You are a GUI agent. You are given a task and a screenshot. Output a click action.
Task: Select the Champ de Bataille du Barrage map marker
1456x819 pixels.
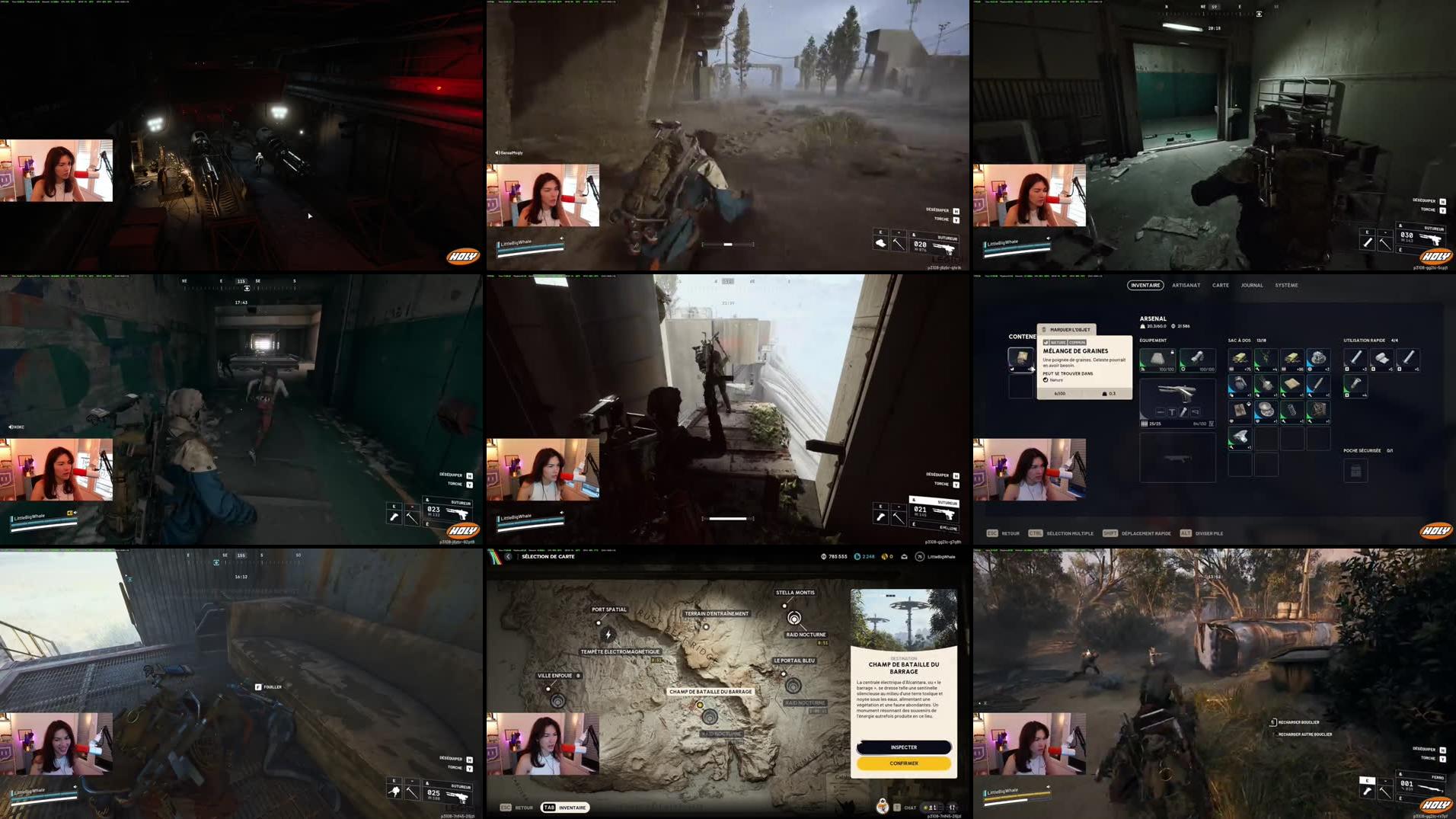pyautogui.click(x=700, y=704)
